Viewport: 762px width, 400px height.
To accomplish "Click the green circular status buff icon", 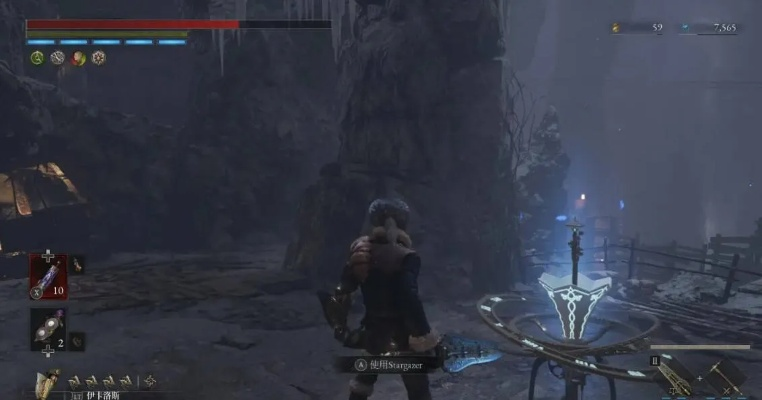I will coord(35,58).
